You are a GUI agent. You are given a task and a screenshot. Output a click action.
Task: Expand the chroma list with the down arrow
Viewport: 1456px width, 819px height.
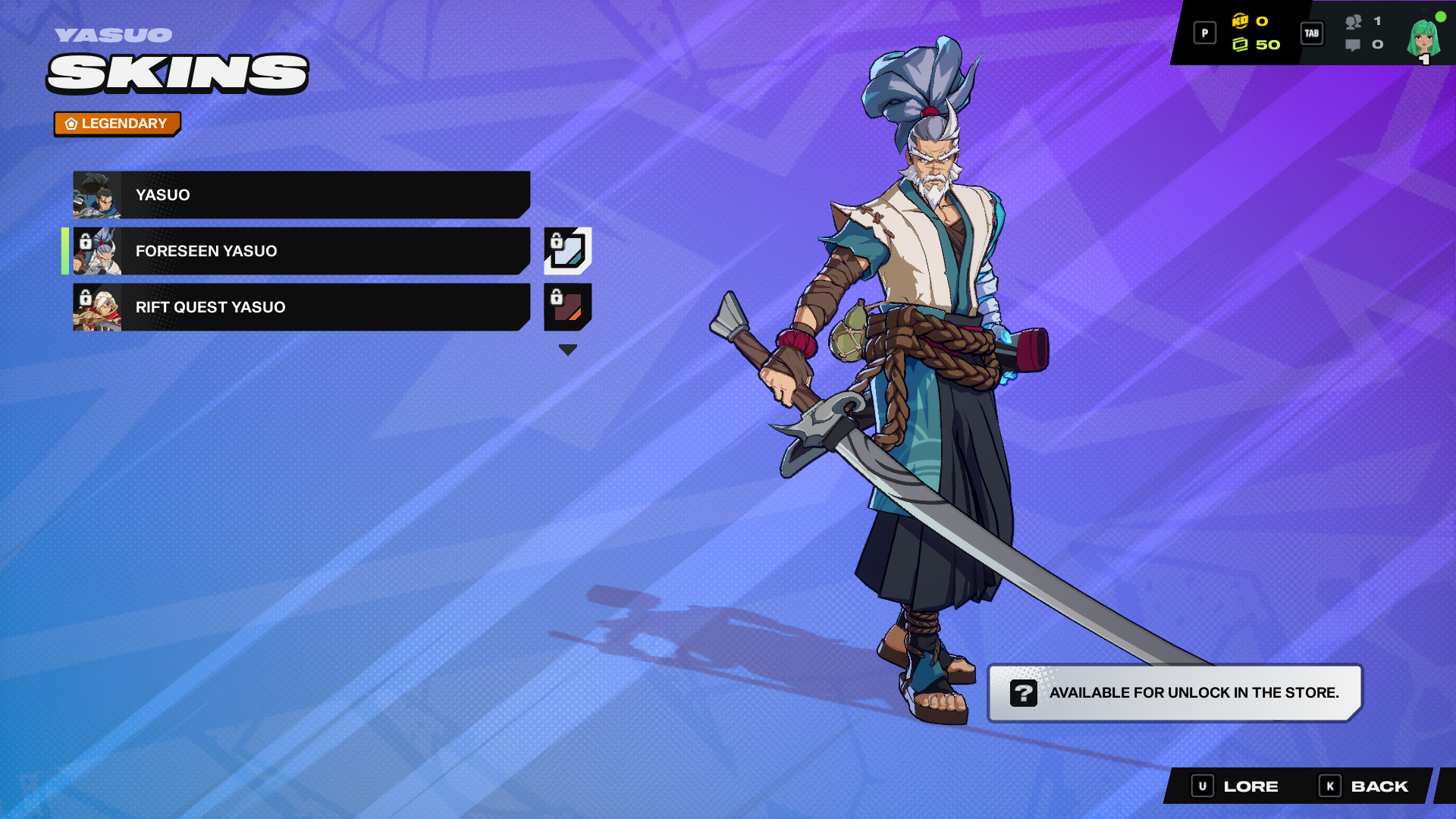click(x=567, y=349)
